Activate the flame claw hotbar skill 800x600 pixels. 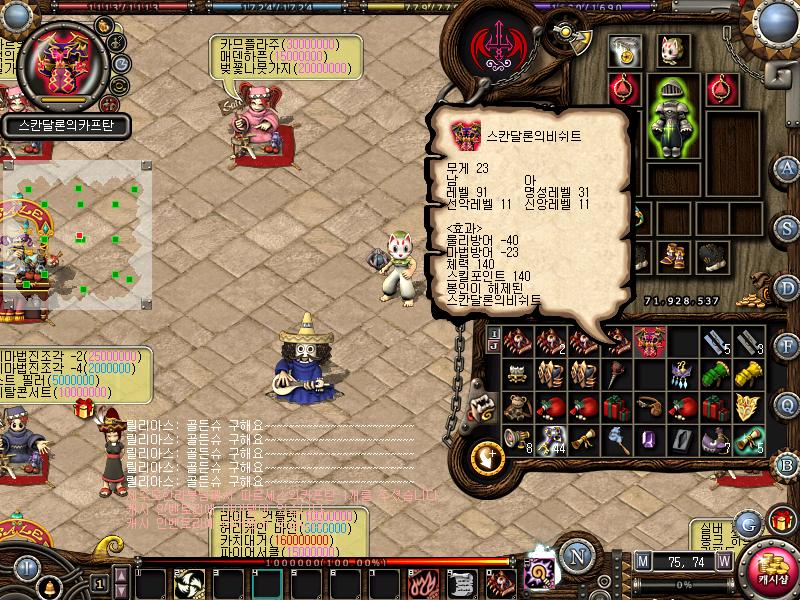(x=421, y=584)
